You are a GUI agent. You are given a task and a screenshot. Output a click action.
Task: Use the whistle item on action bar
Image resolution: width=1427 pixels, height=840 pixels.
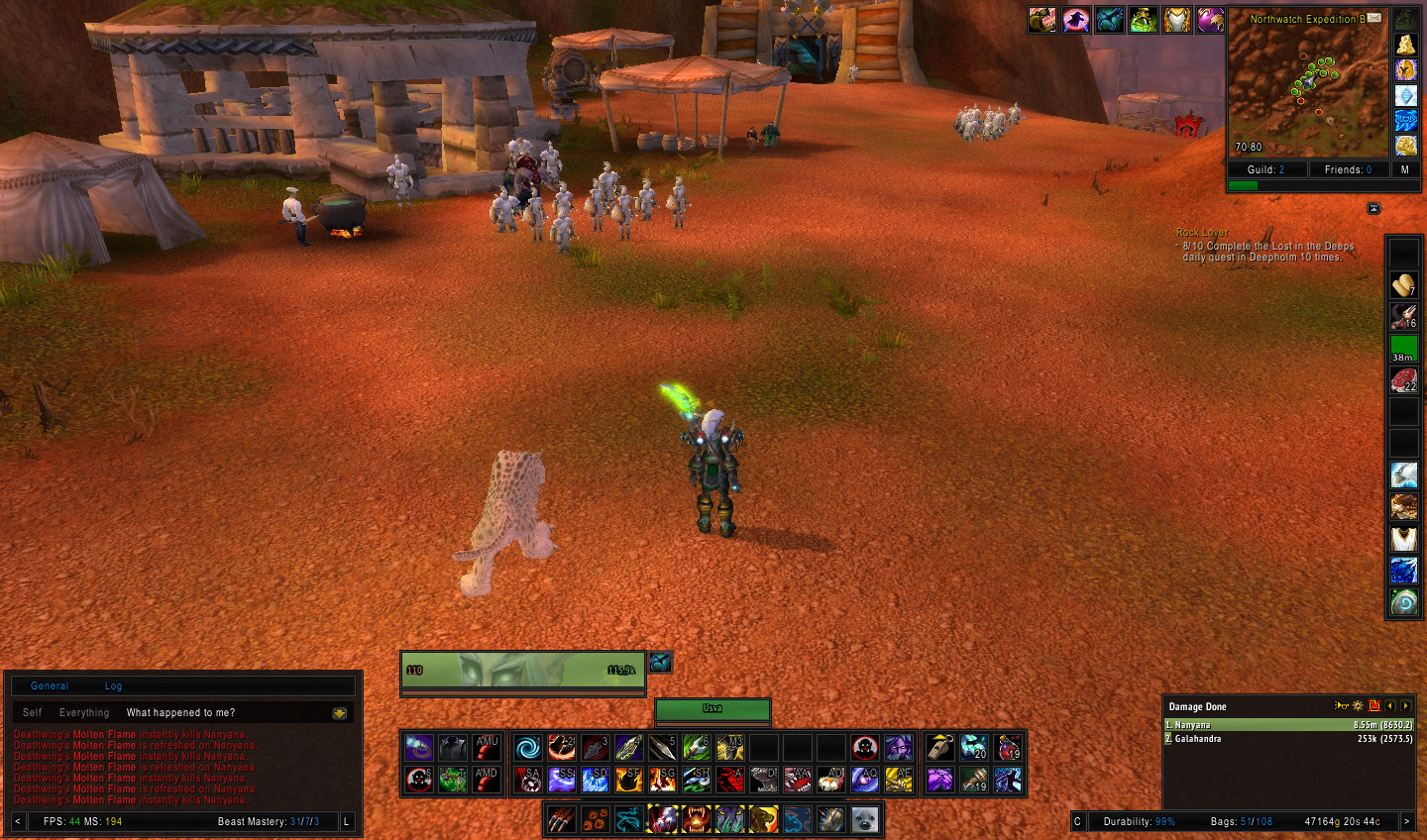(x=940, y=747)
